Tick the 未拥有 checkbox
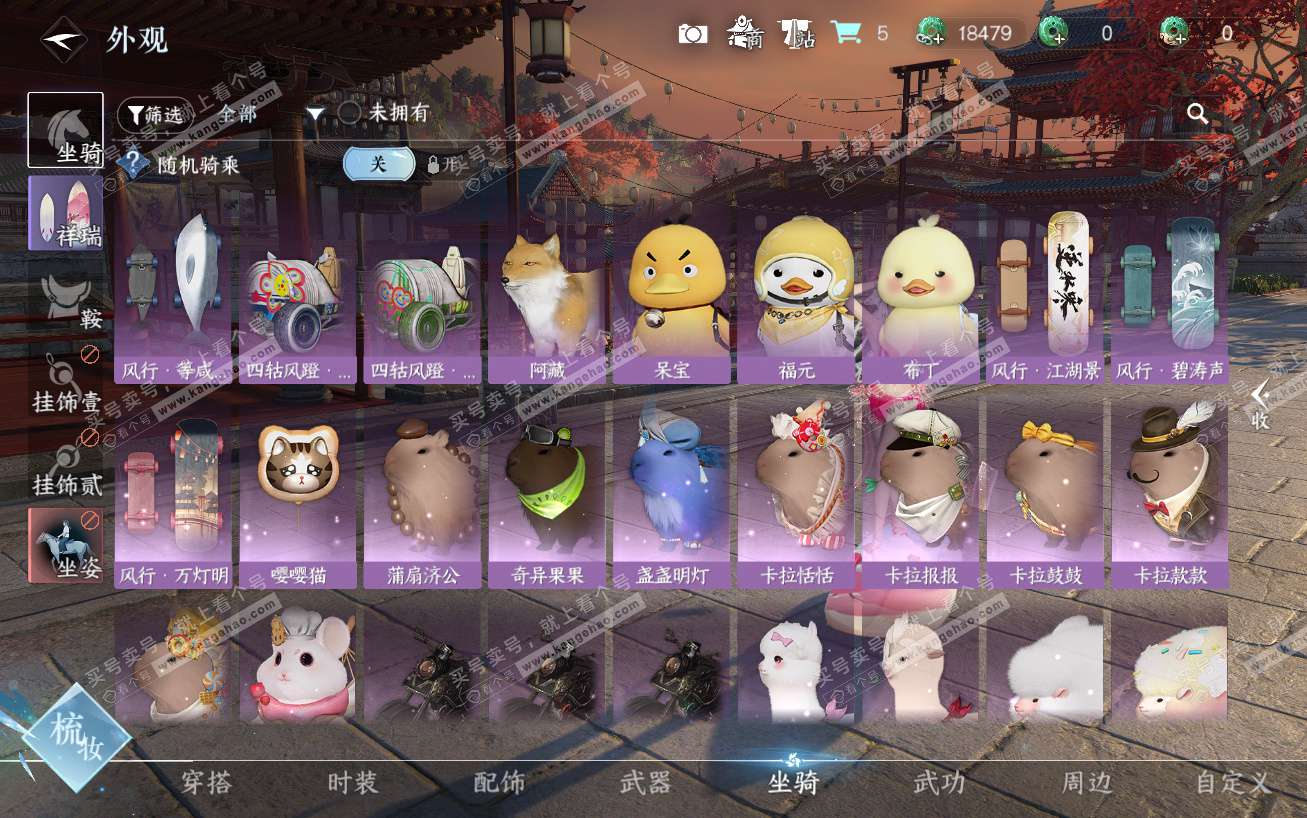Image resolution: width=1307 pixels, height=818 pixels. click(349, 113)
